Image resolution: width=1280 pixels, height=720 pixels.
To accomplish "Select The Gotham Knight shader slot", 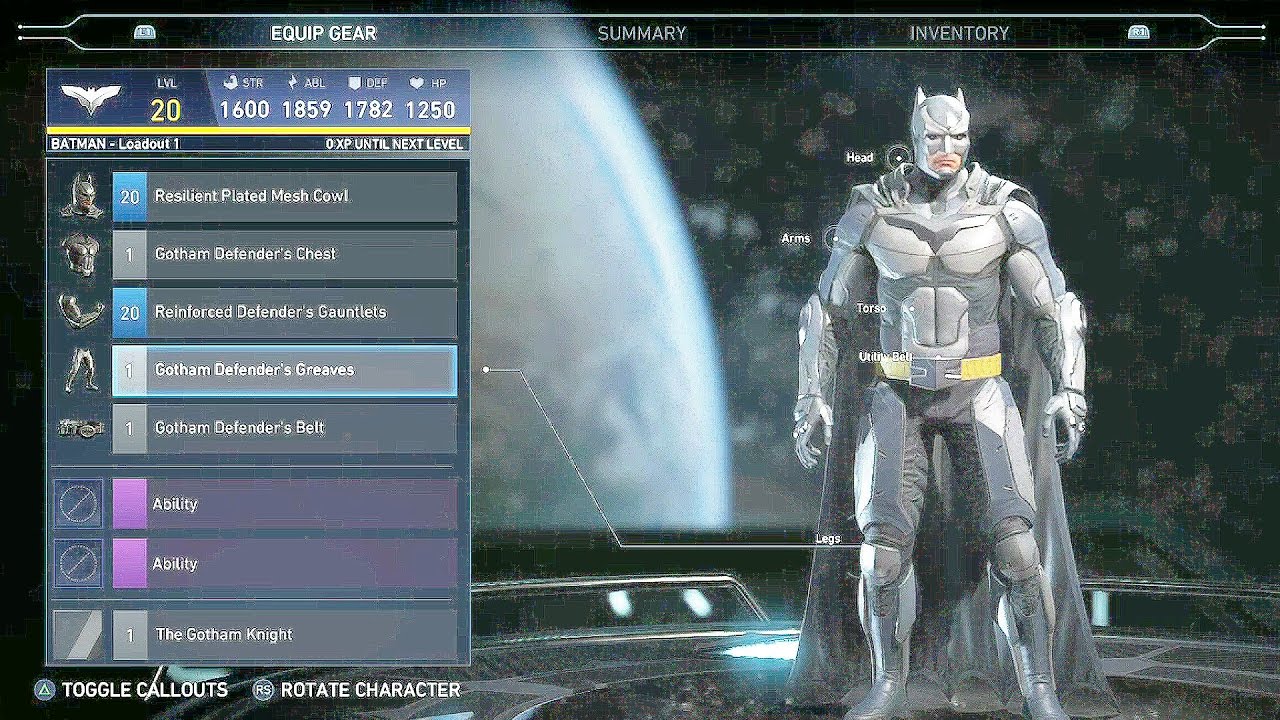I will click(285, 634).
